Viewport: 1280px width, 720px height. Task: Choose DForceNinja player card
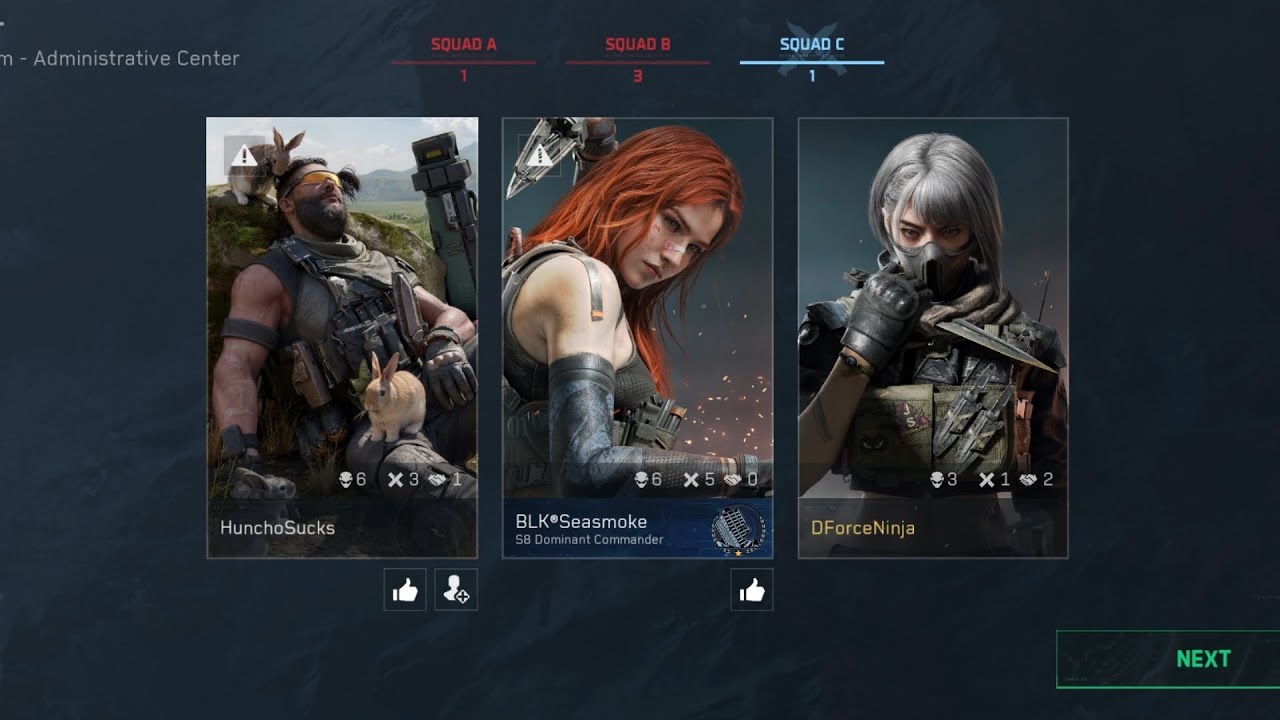[932, 337]
